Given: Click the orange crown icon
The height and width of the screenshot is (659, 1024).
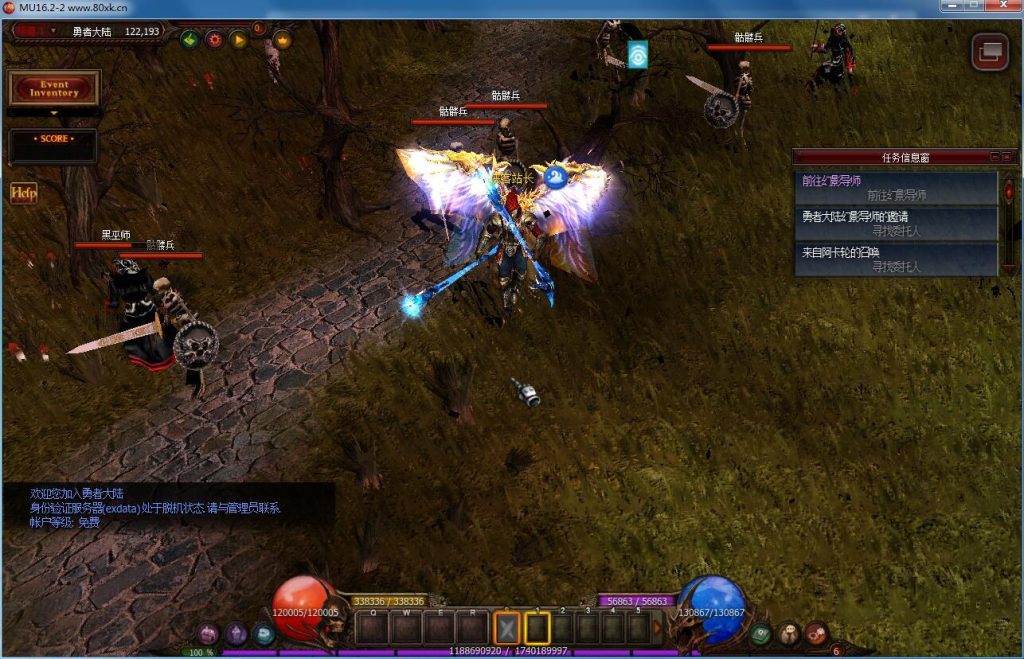Looking at the screenshot, I should pos(282,40).
